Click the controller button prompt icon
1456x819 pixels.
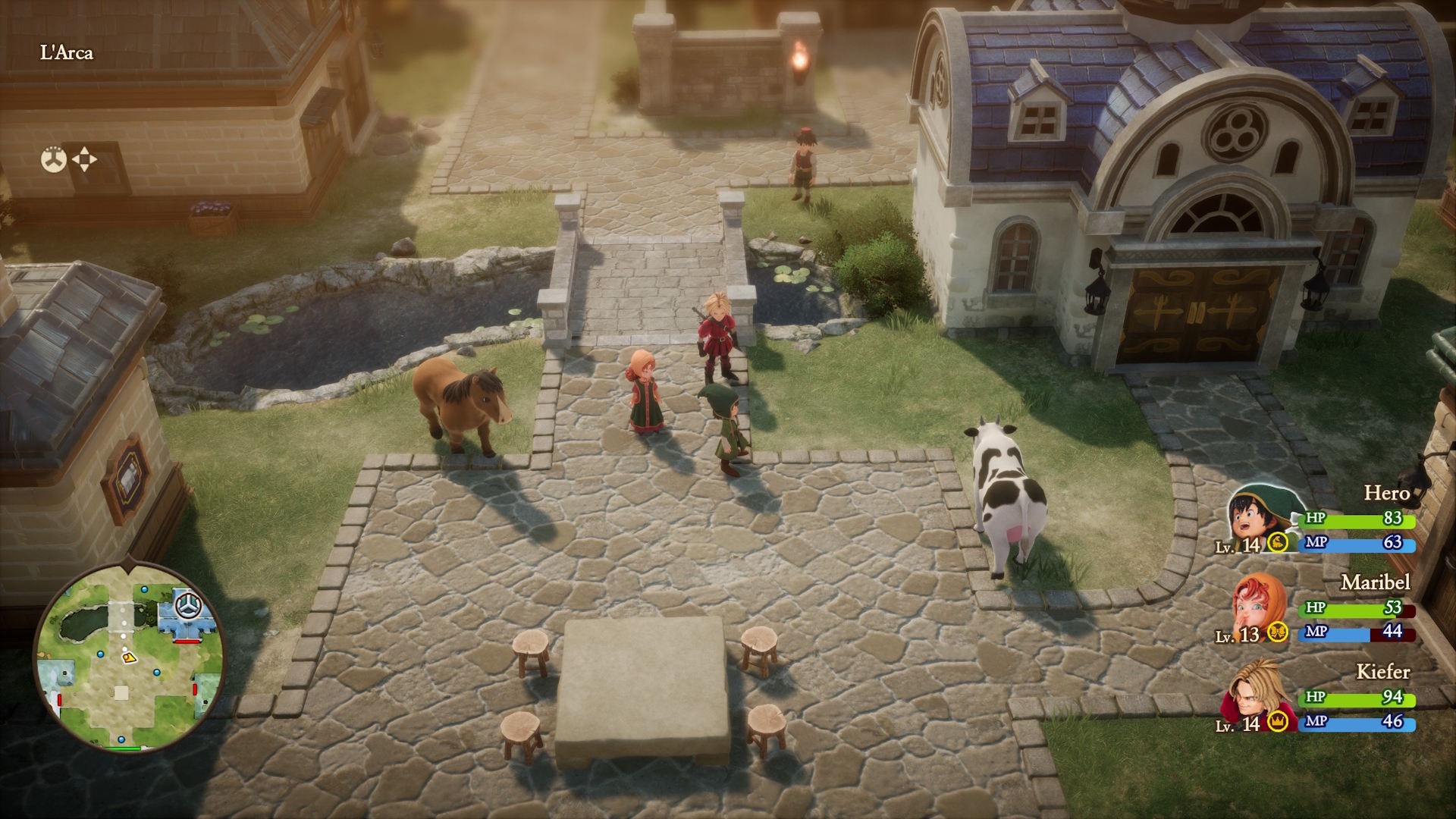[52, 159]
